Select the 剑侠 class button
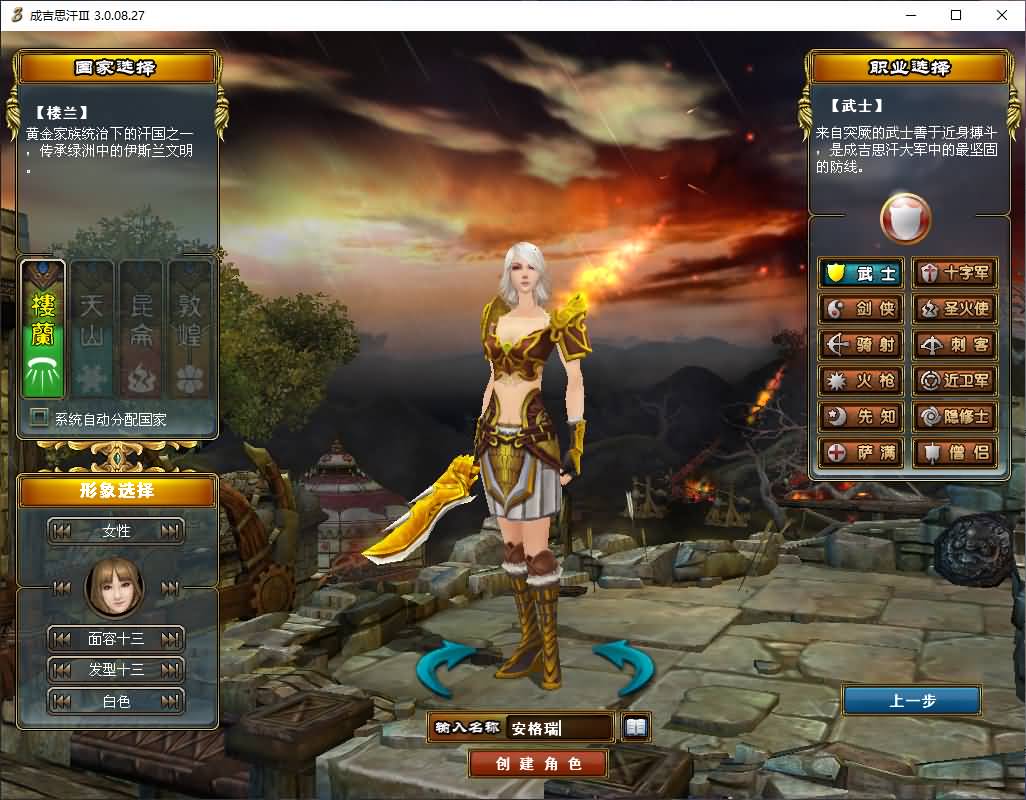1026x800 pixels. (861, 309)
